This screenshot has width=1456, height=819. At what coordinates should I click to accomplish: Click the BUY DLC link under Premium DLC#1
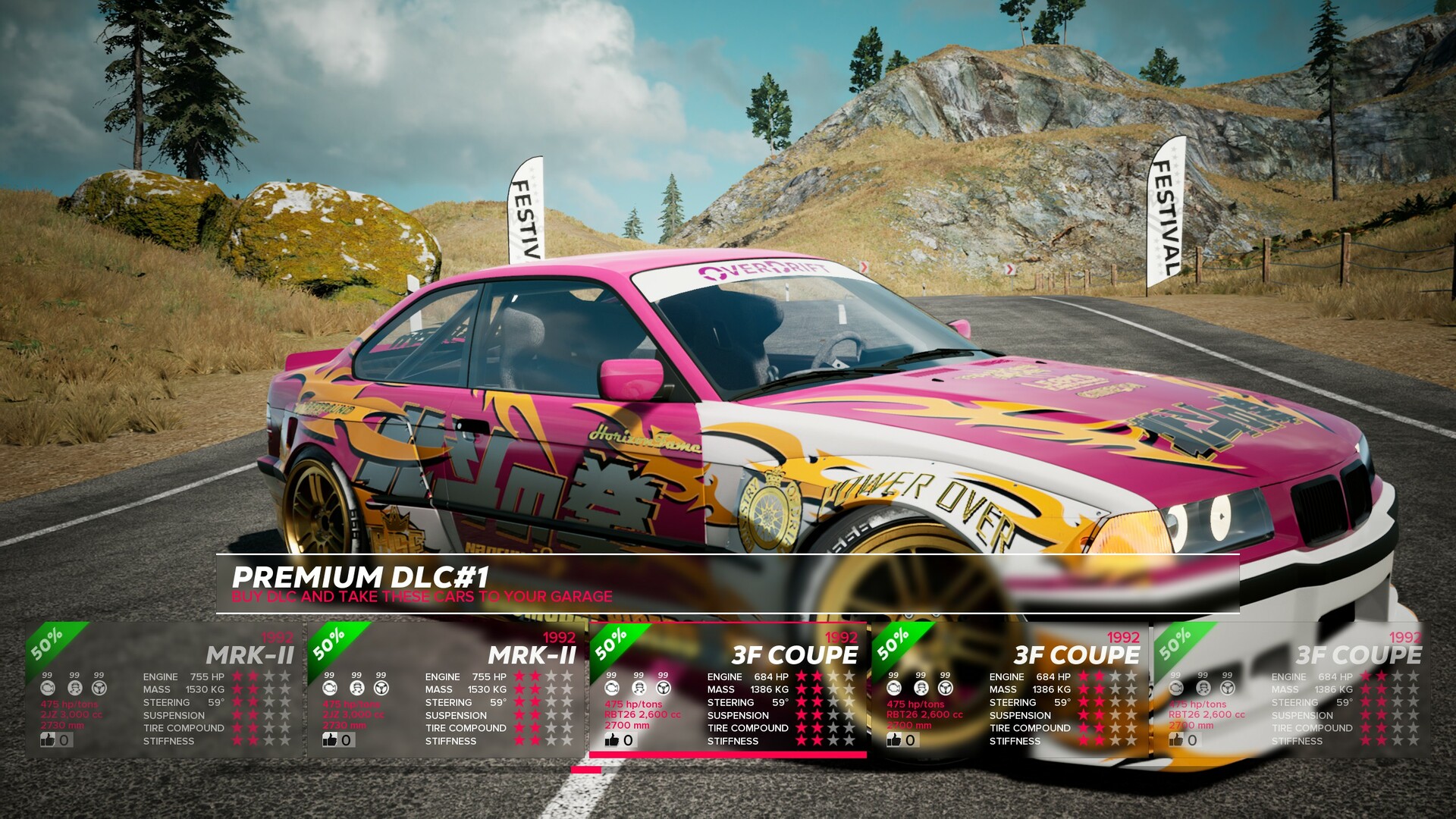click(x=422, y=597)
